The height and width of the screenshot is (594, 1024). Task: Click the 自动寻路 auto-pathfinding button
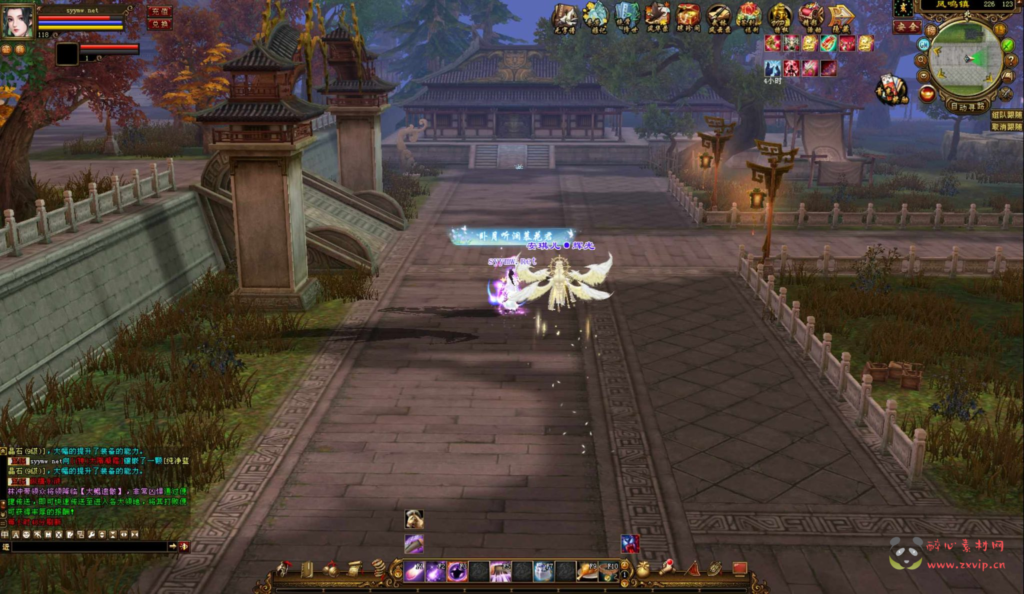966,105
